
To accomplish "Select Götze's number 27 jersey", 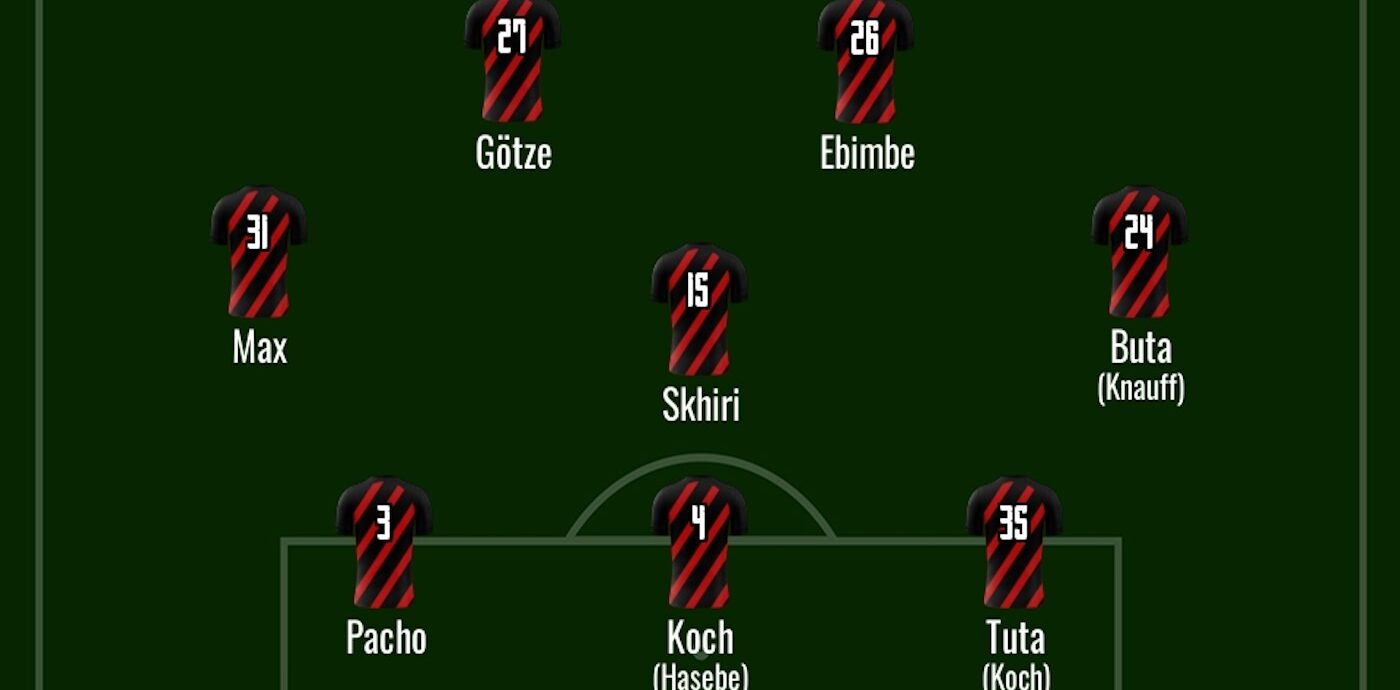I will point(512,62).
